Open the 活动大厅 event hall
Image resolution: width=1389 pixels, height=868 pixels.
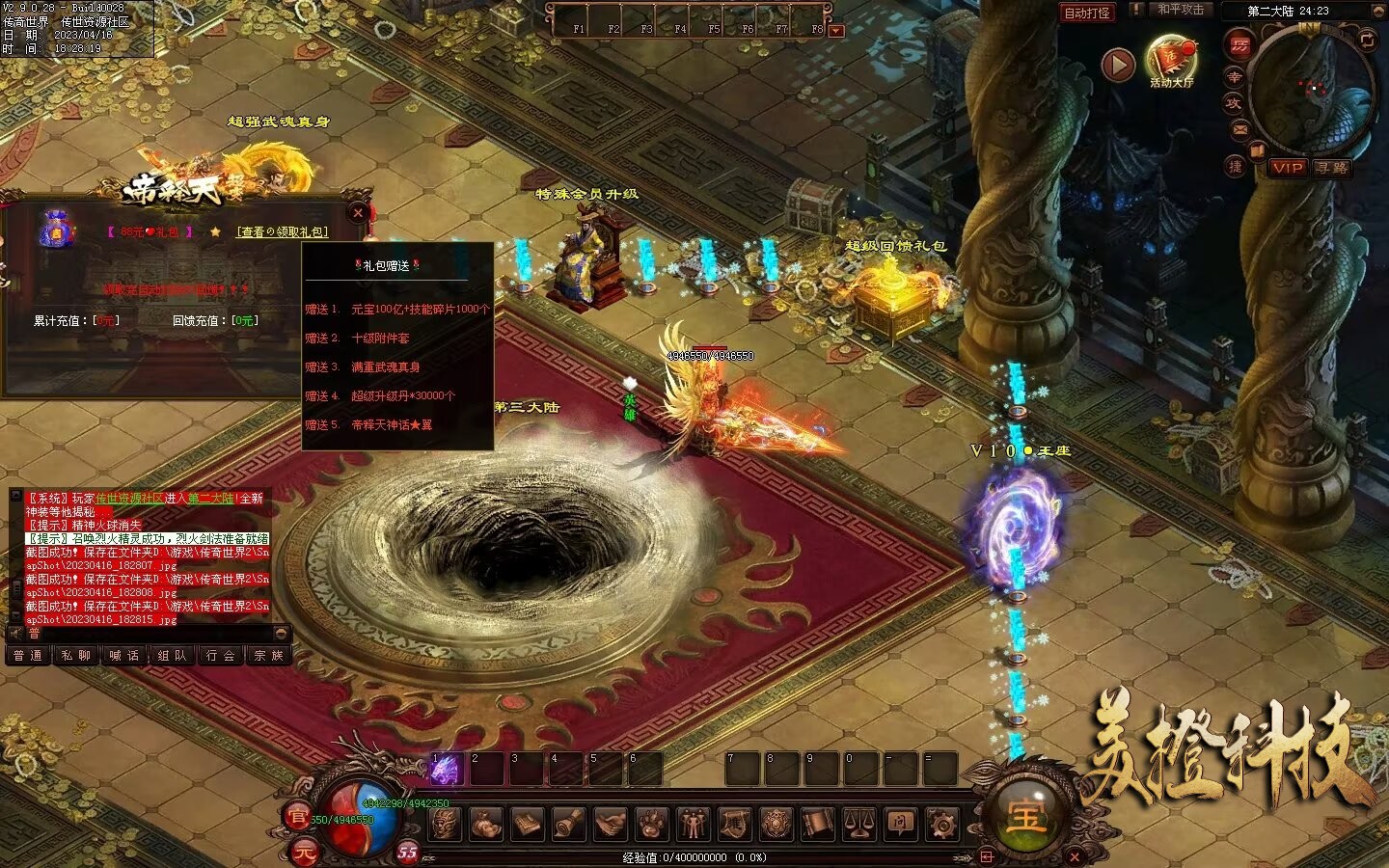(1171, 60)
